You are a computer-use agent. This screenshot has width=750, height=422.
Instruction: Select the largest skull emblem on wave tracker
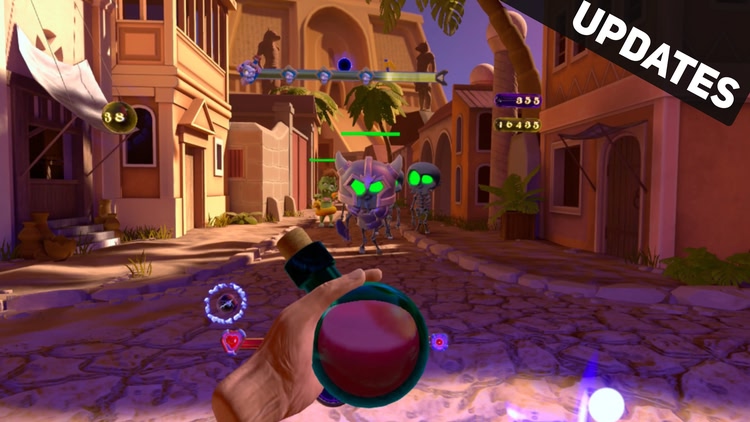point(250,70)
